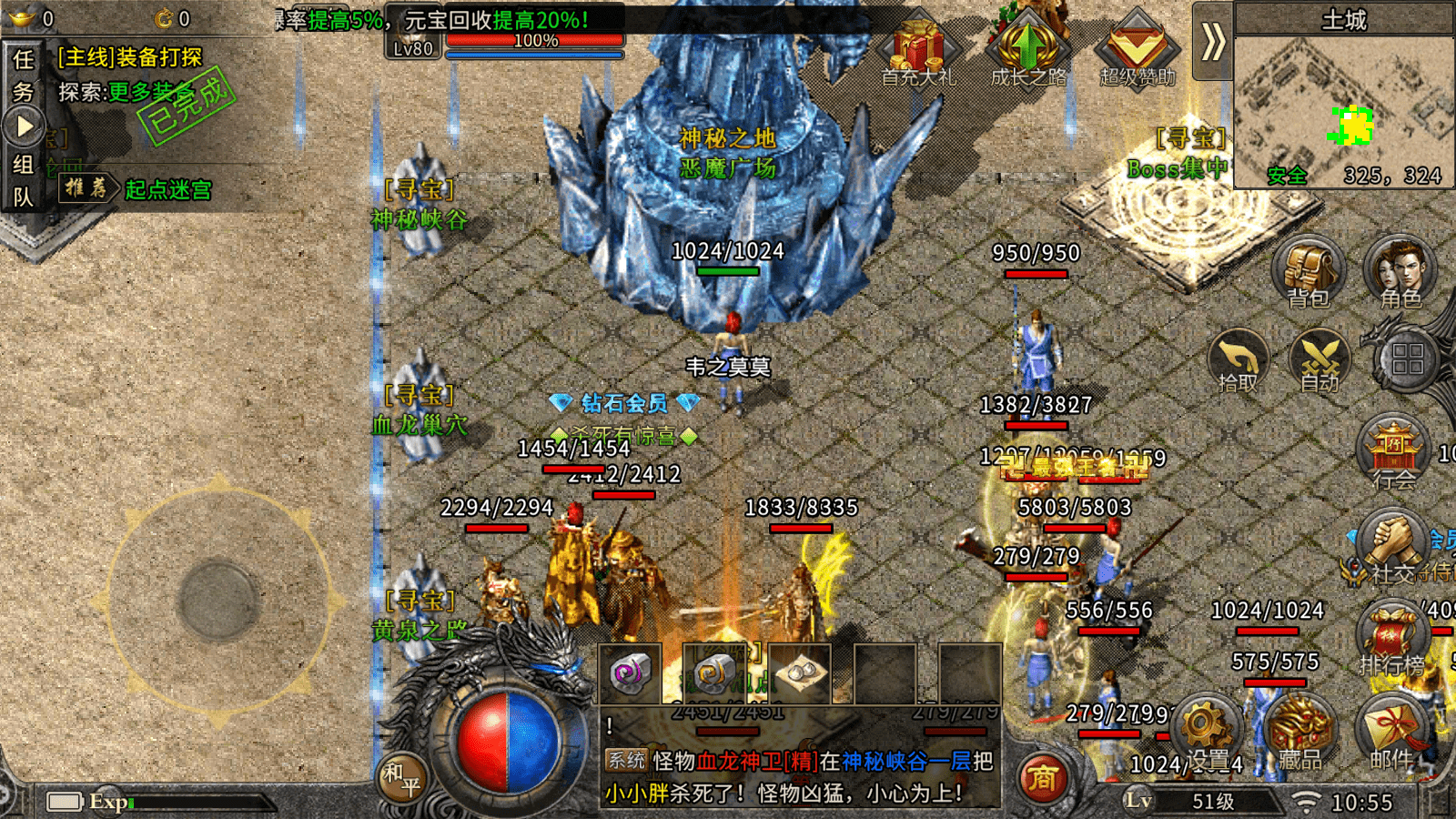Open the 商 shop button
1456x819 pixels.
1043,779
